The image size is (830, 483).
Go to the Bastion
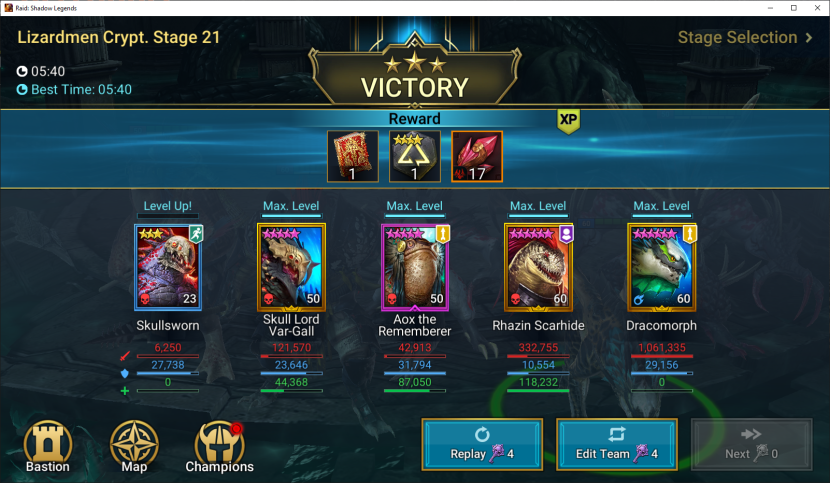[48, 446]
